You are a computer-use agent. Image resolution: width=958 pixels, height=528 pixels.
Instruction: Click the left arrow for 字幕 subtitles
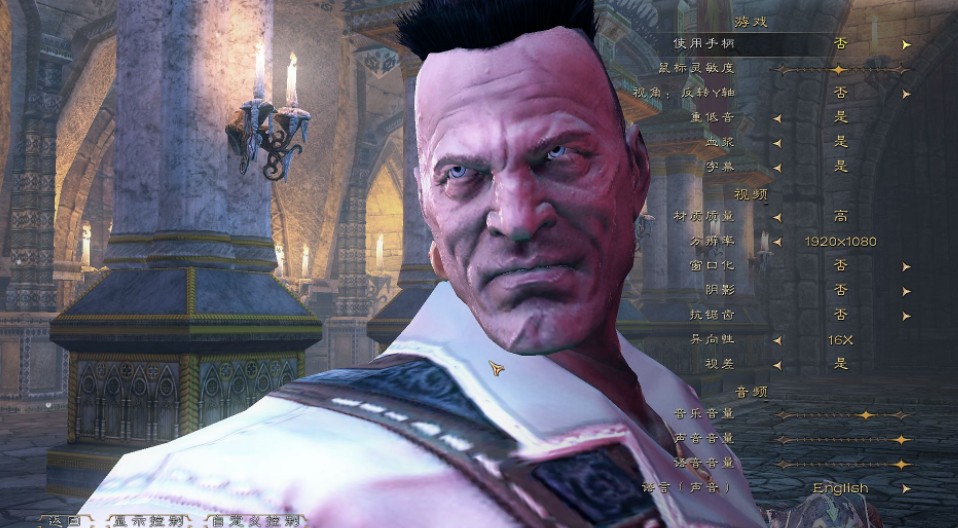[x=777, y=166]
